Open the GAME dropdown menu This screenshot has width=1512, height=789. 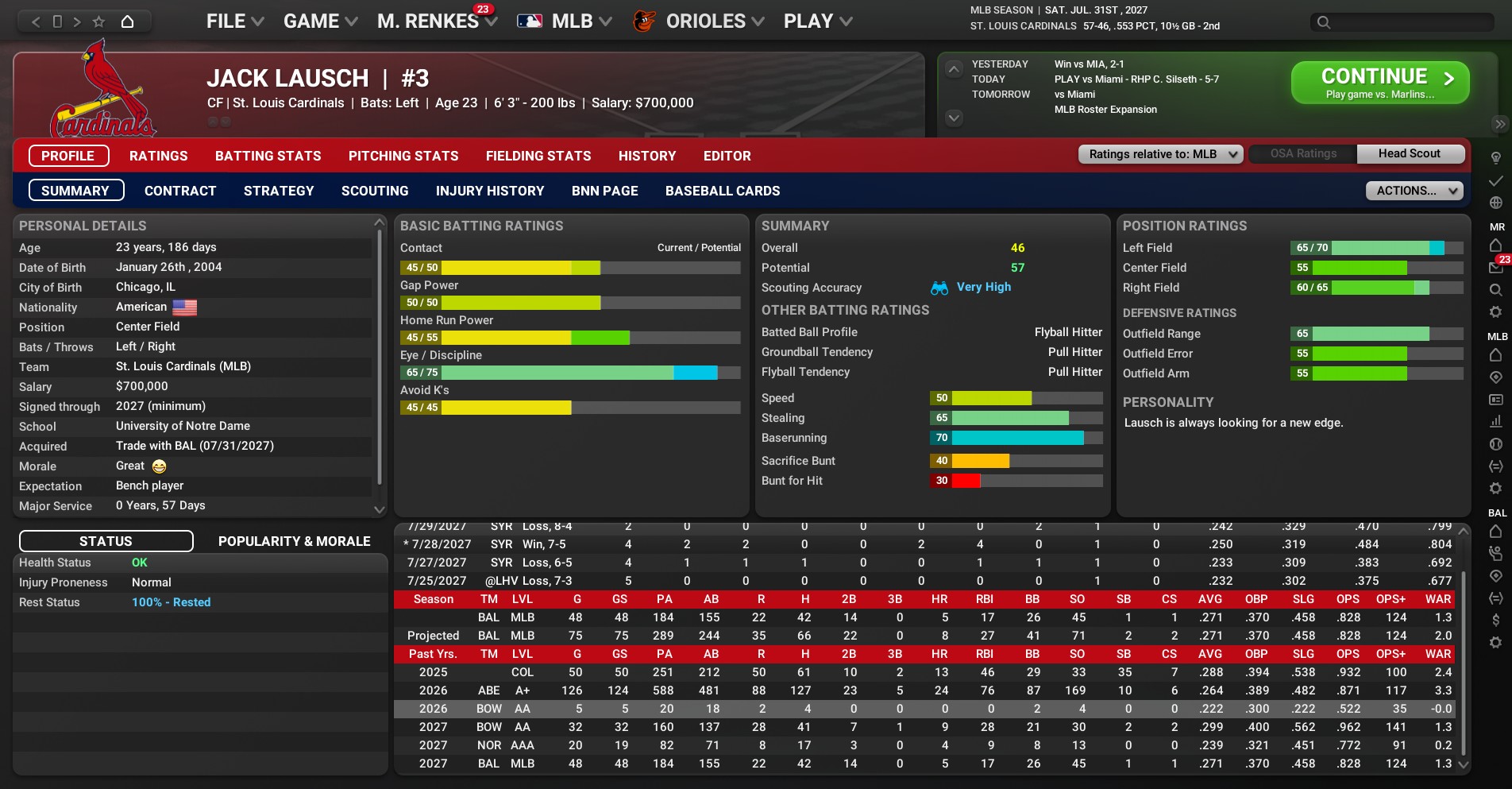click(320, 21)
